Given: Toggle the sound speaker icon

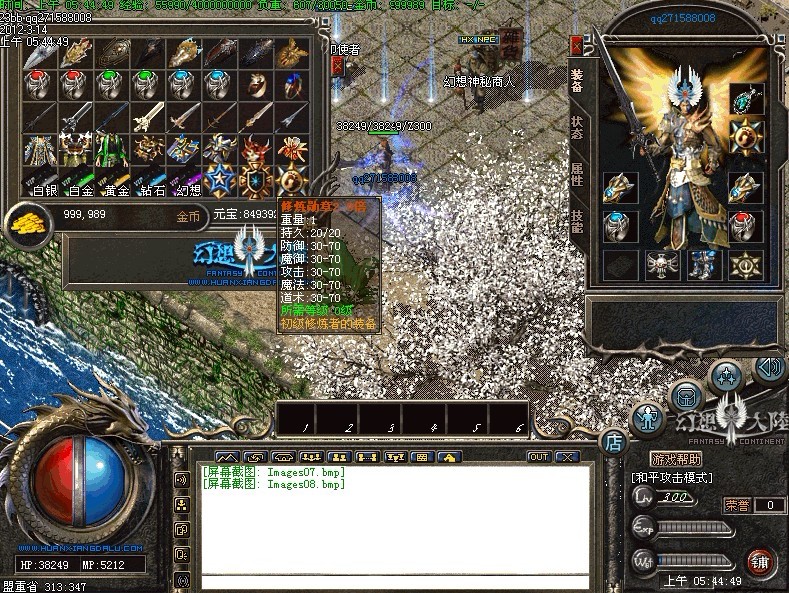Looking at the screenshot, I should tap(768, 368).
